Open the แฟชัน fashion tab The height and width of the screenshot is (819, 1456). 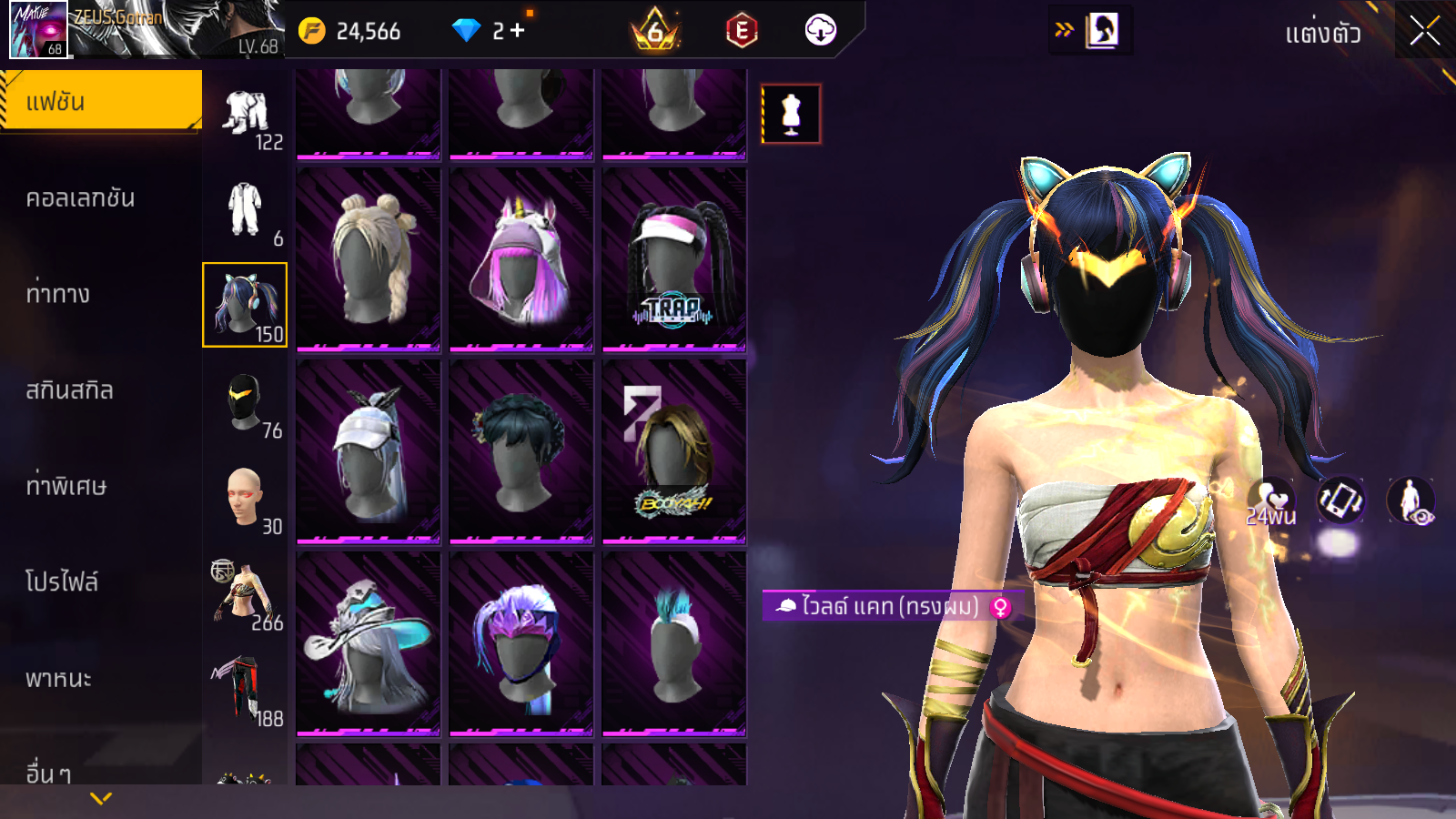100,101
